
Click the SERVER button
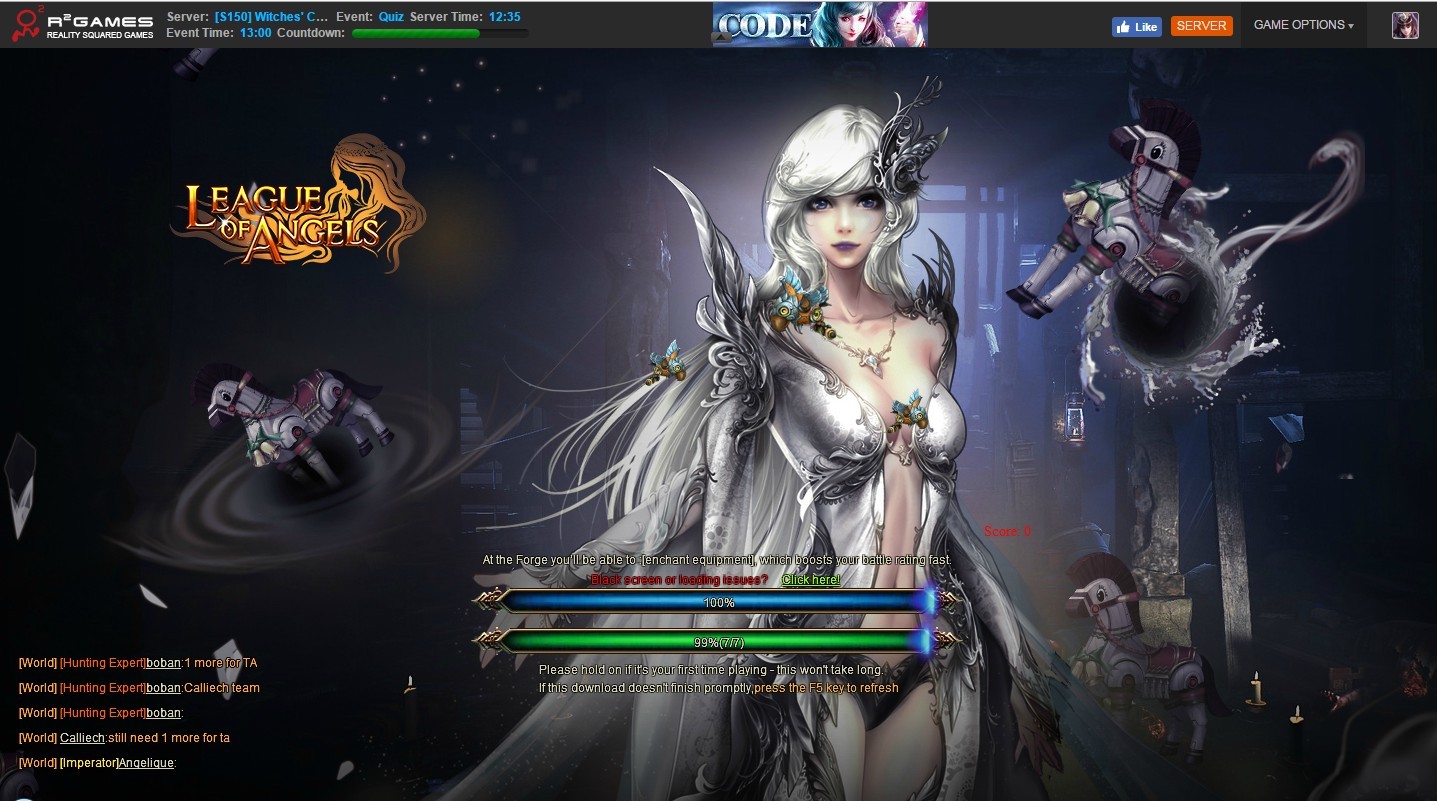1201,26
